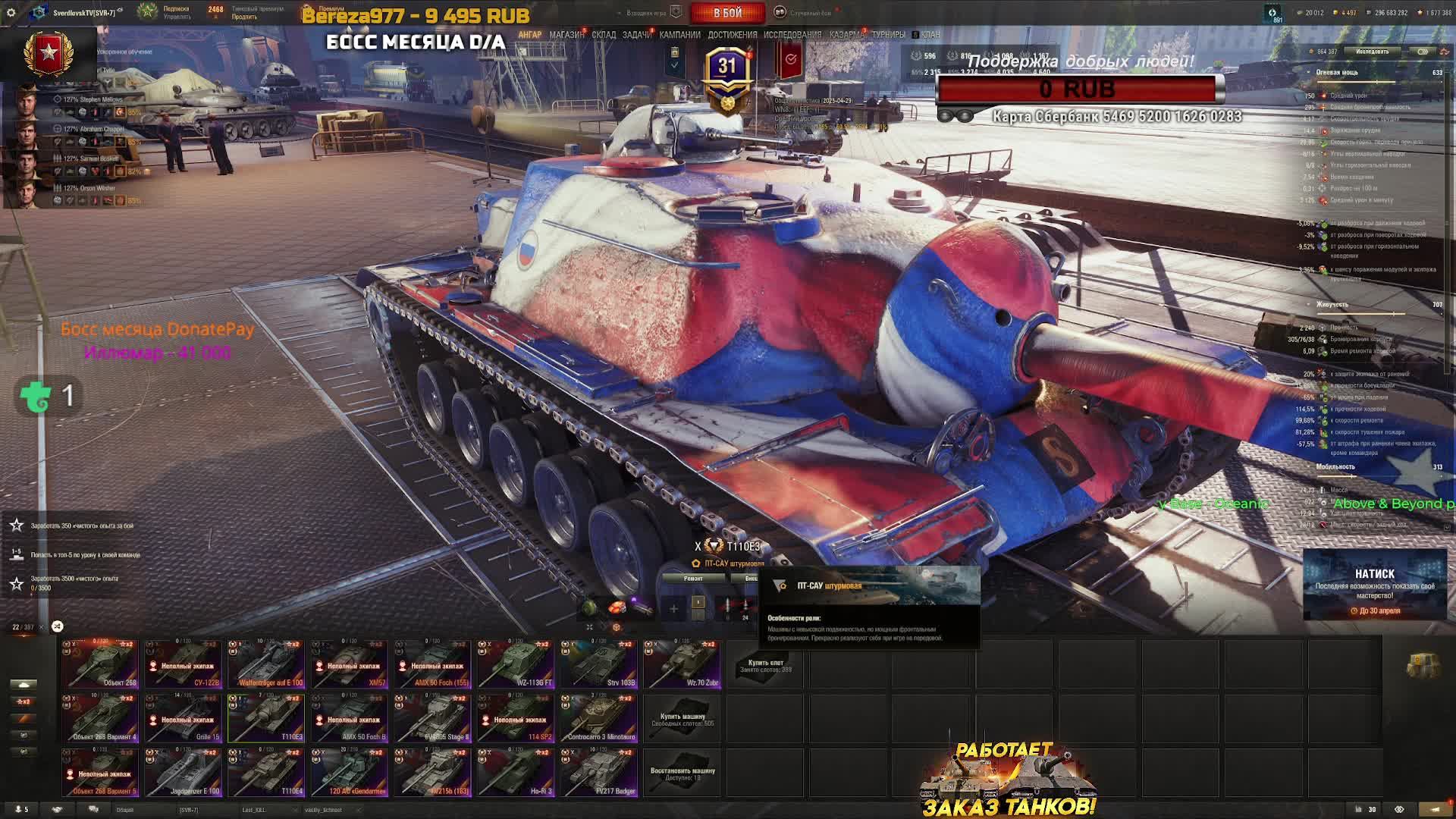Open the ЗАДАЧИ missions tab
1456x819 pixels.
[x=637, y=35]
